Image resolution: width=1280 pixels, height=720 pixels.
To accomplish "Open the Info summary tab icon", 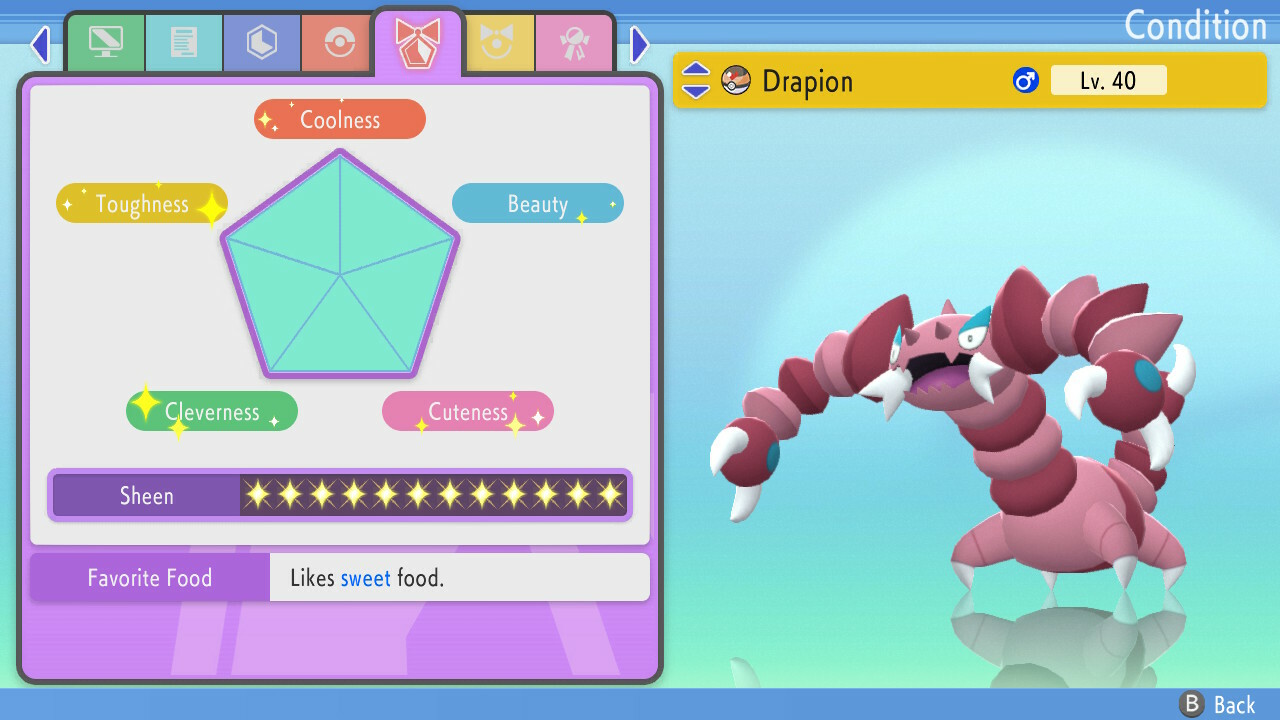I will (x=105, y=42).
